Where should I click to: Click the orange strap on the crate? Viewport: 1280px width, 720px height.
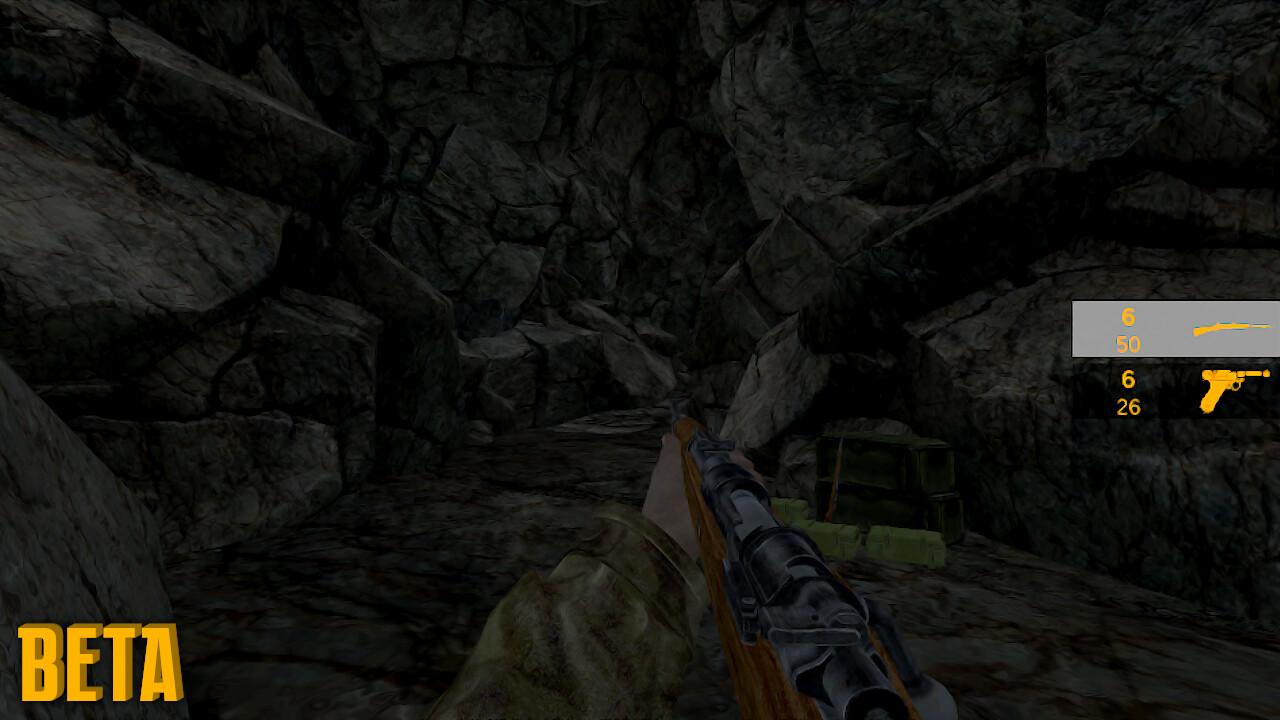click(833, 480)
